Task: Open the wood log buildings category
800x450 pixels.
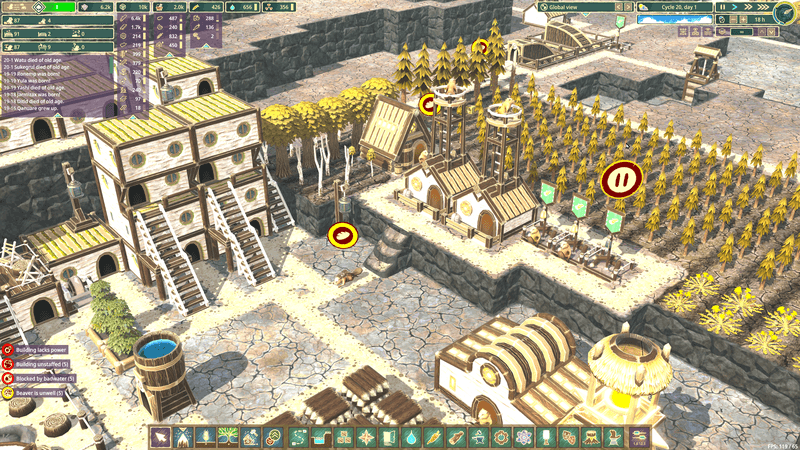Action: click(x=456, y=437)
